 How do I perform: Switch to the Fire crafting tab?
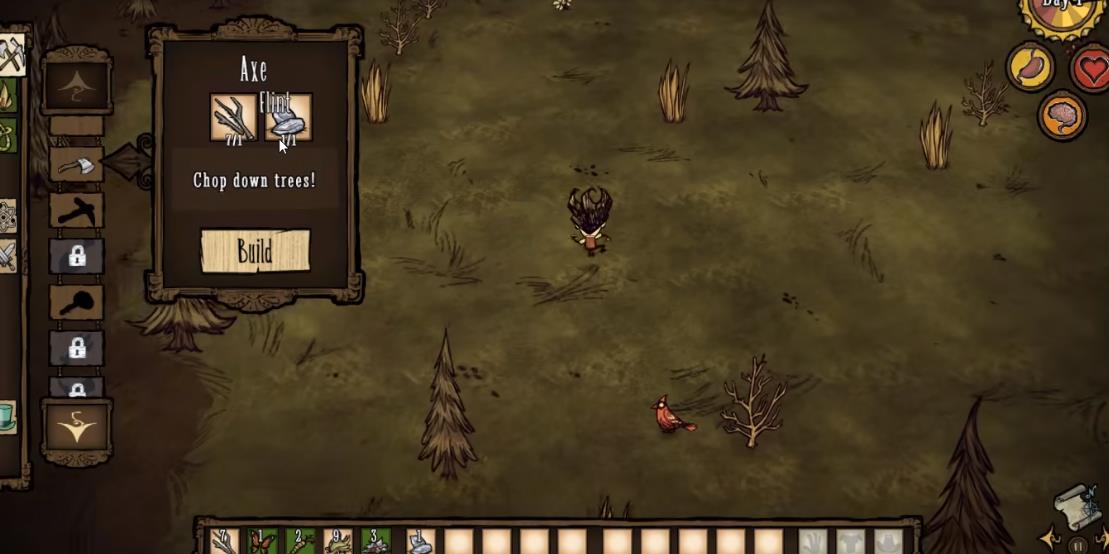[8, 96]
